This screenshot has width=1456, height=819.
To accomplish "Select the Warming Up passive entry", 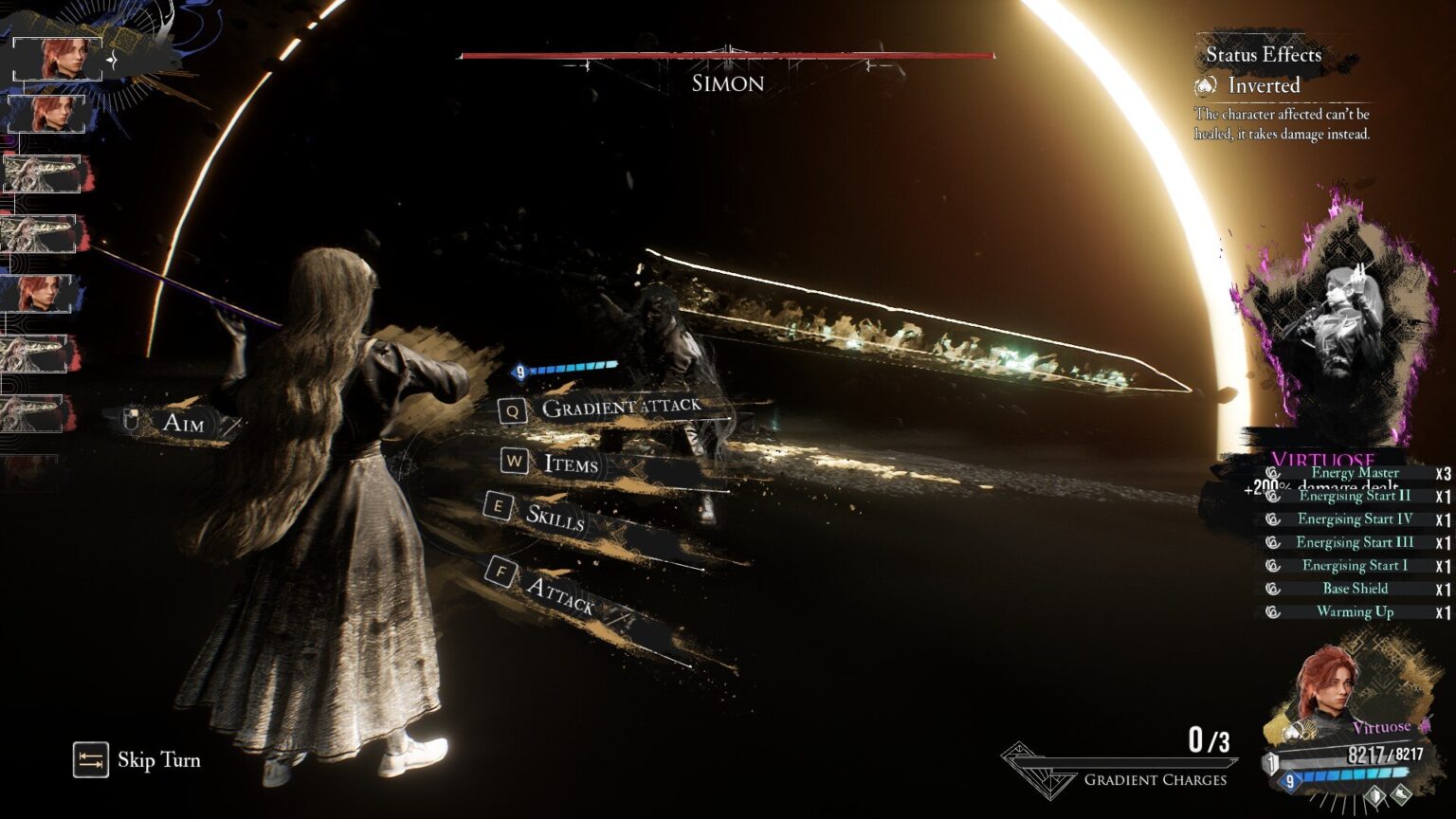I will pos(1355,612).
